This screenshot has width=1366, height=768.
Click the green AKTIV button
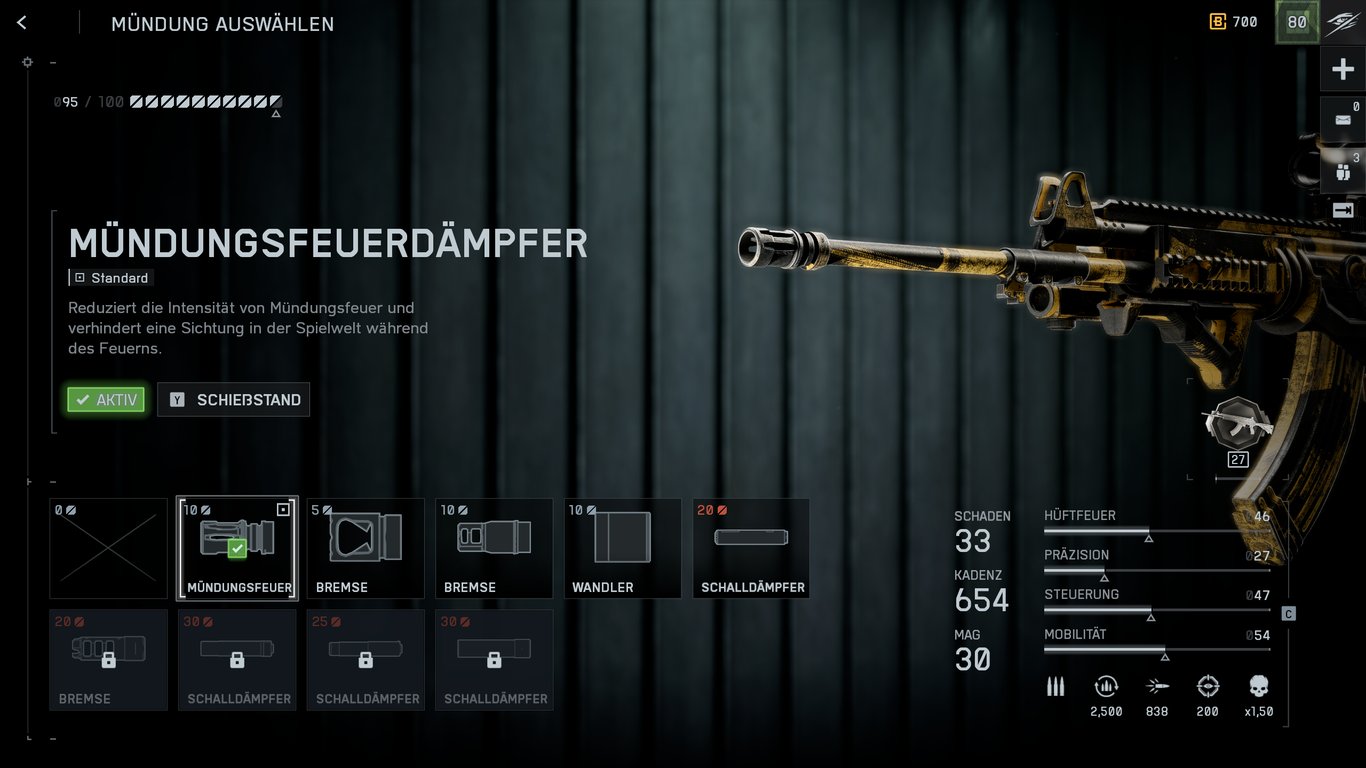click(x=106, y=400)
